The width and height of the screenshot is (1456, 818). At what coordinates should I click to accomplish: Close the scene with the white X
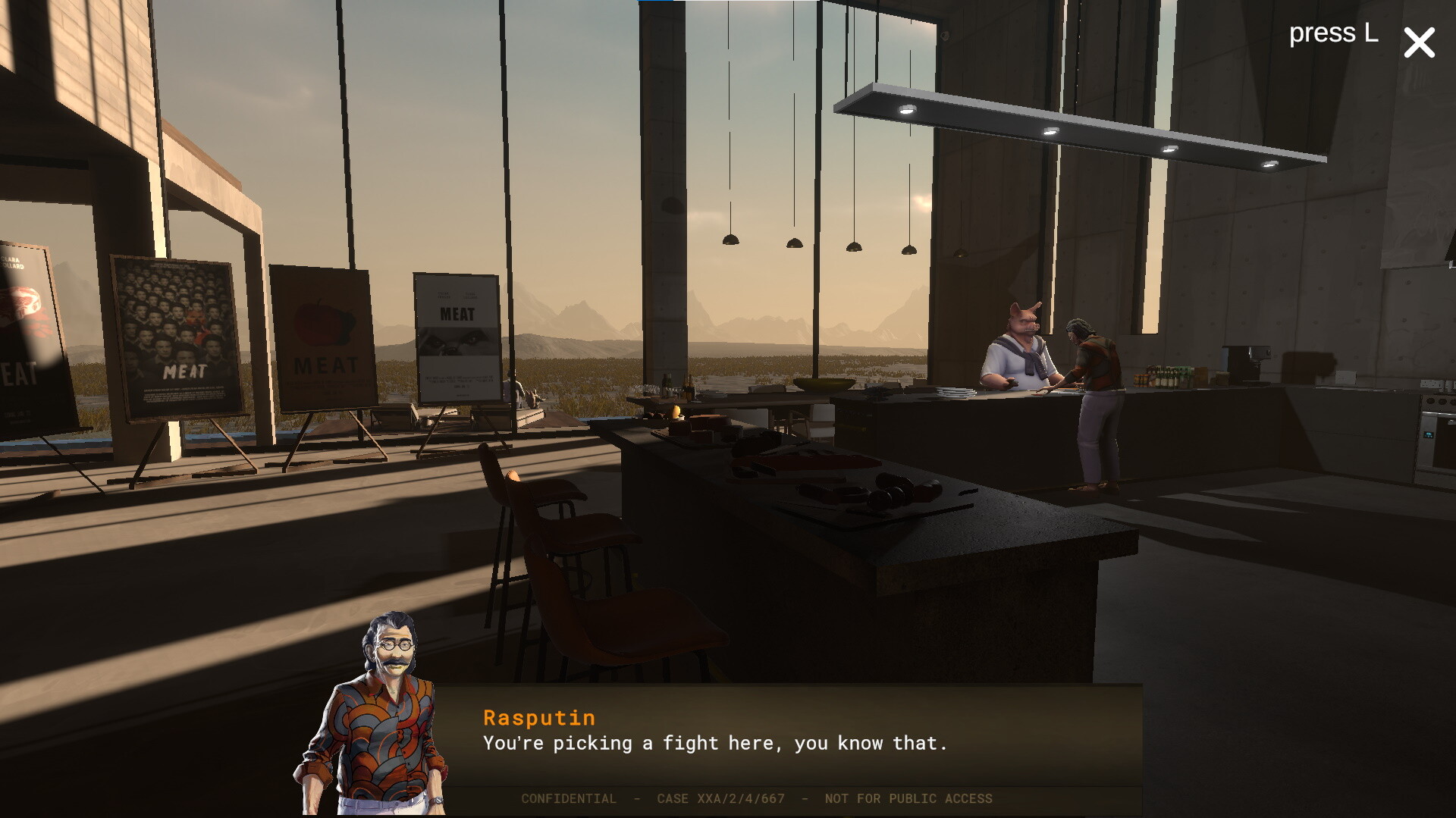(x=1419, y=43)
